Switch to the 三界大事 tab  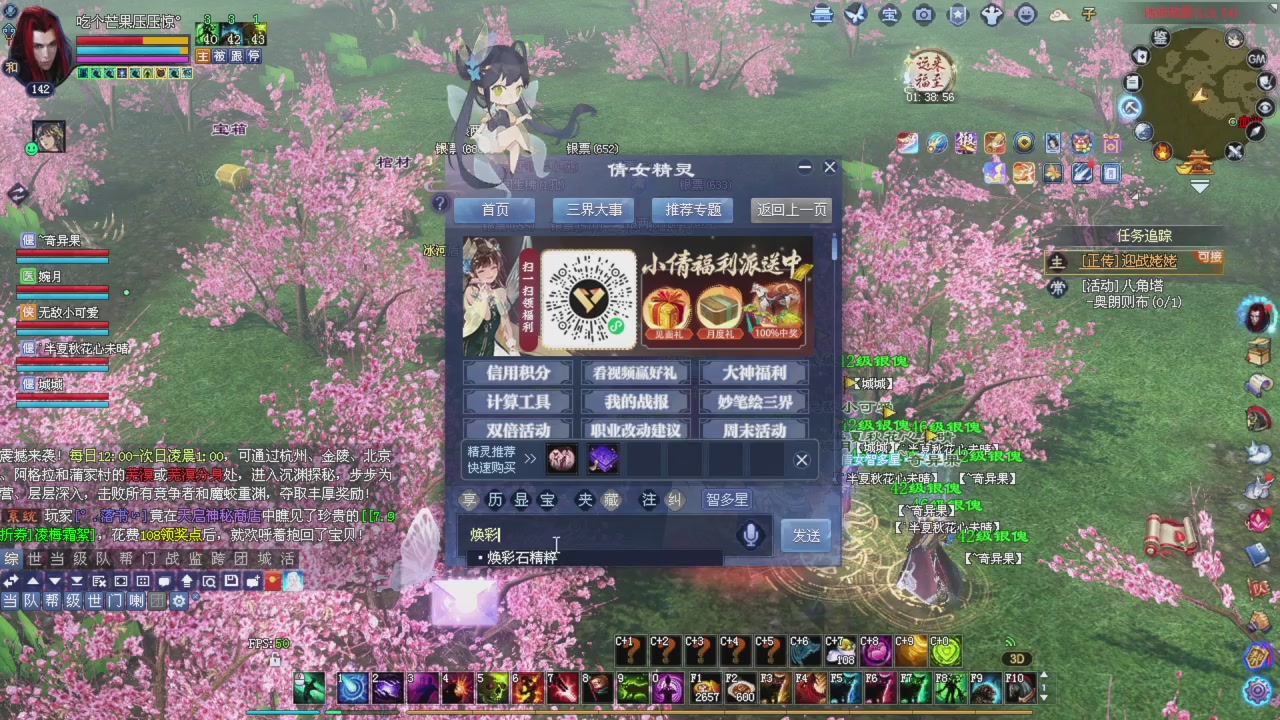point(593,210)
